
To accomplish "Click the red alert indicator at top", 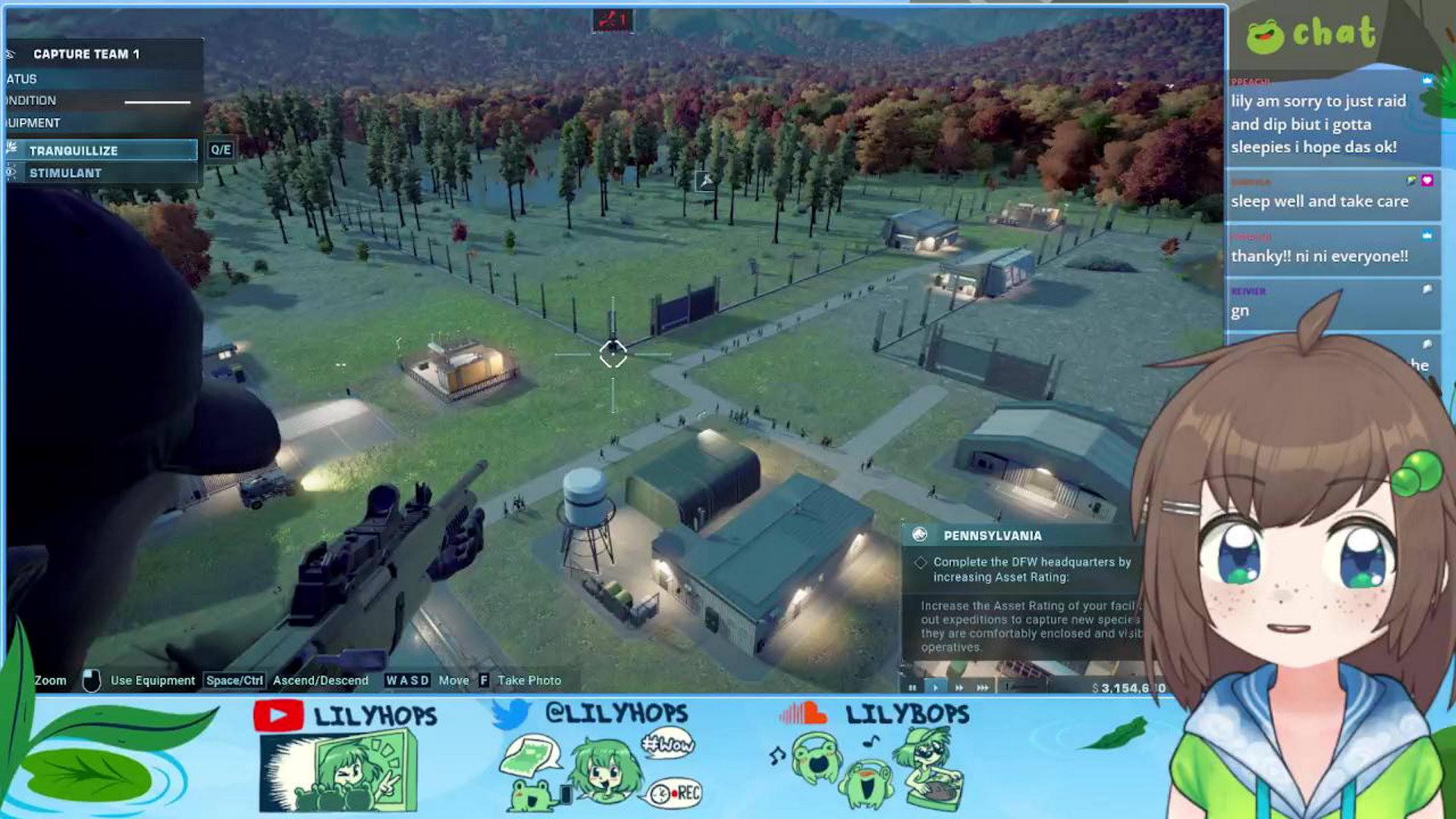I will pos(612,20).
